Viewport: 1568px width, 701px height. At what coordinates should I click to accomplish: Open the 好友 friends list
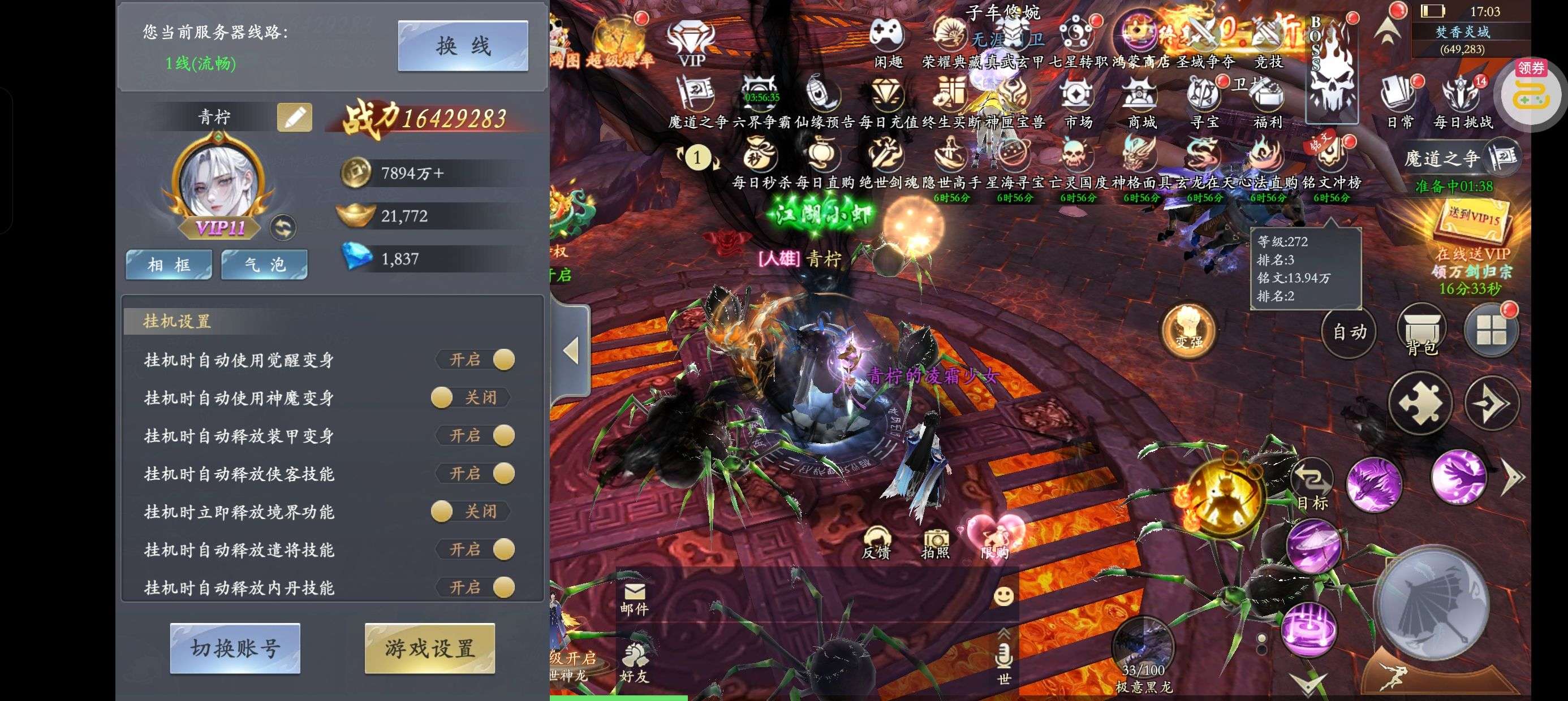634,663
